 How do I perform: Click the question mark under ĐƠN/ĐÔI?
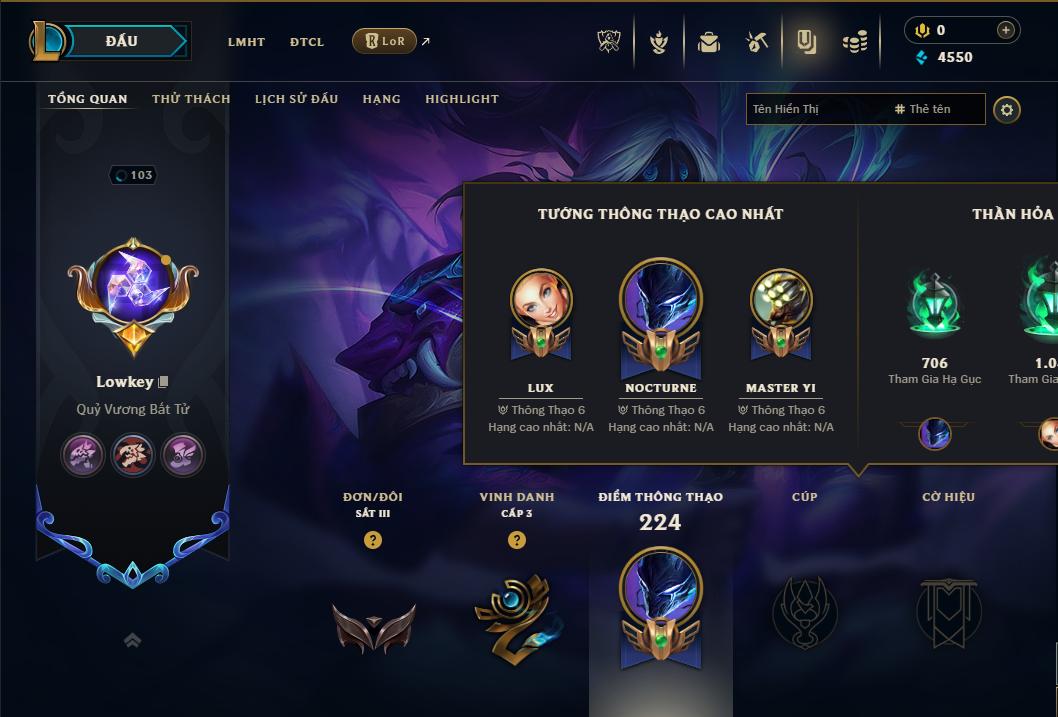point(373,540)
